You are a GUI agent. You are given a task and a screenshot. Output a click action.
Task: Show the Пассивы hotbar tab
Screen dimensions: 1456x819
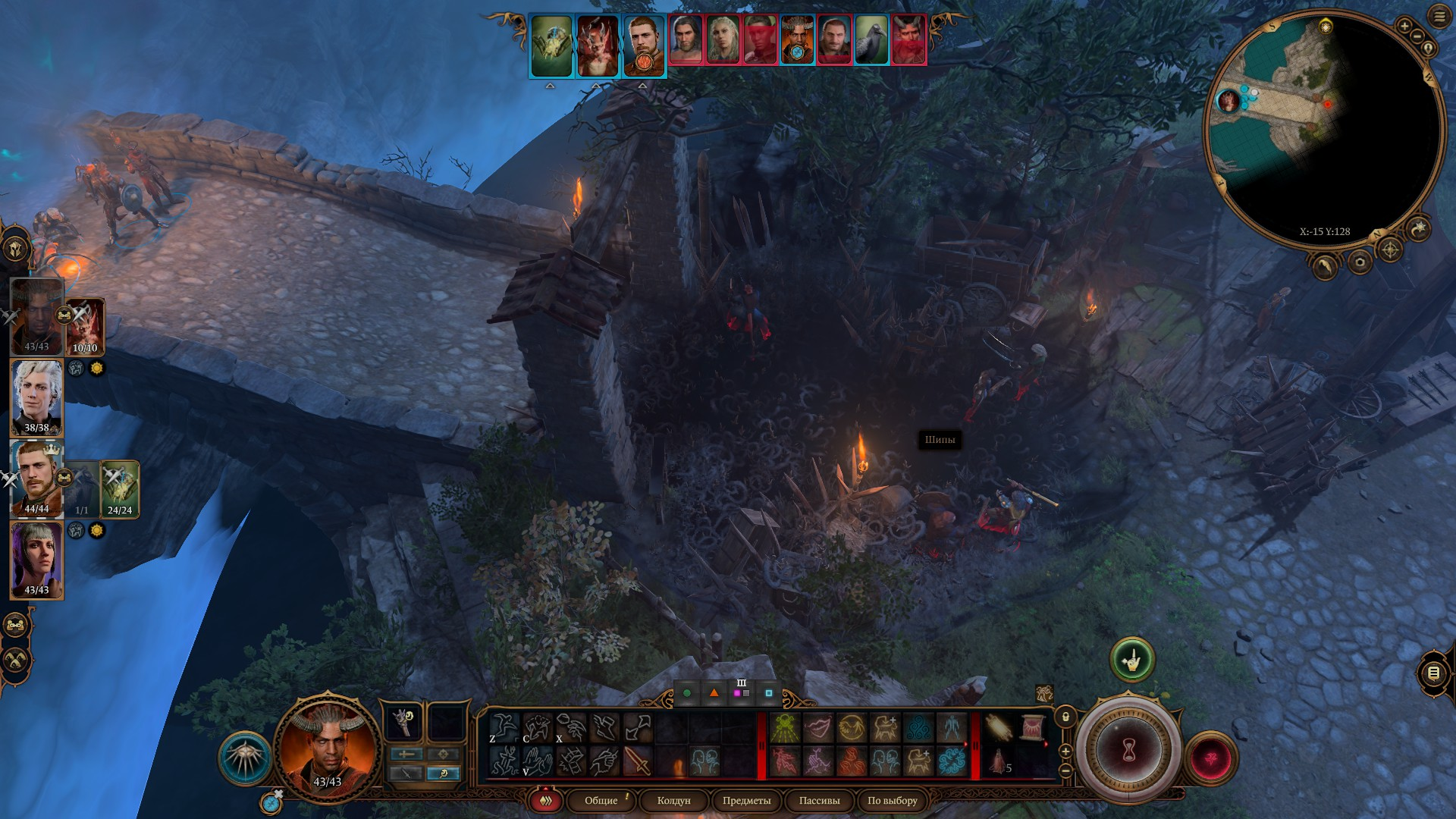pos(819,801)
